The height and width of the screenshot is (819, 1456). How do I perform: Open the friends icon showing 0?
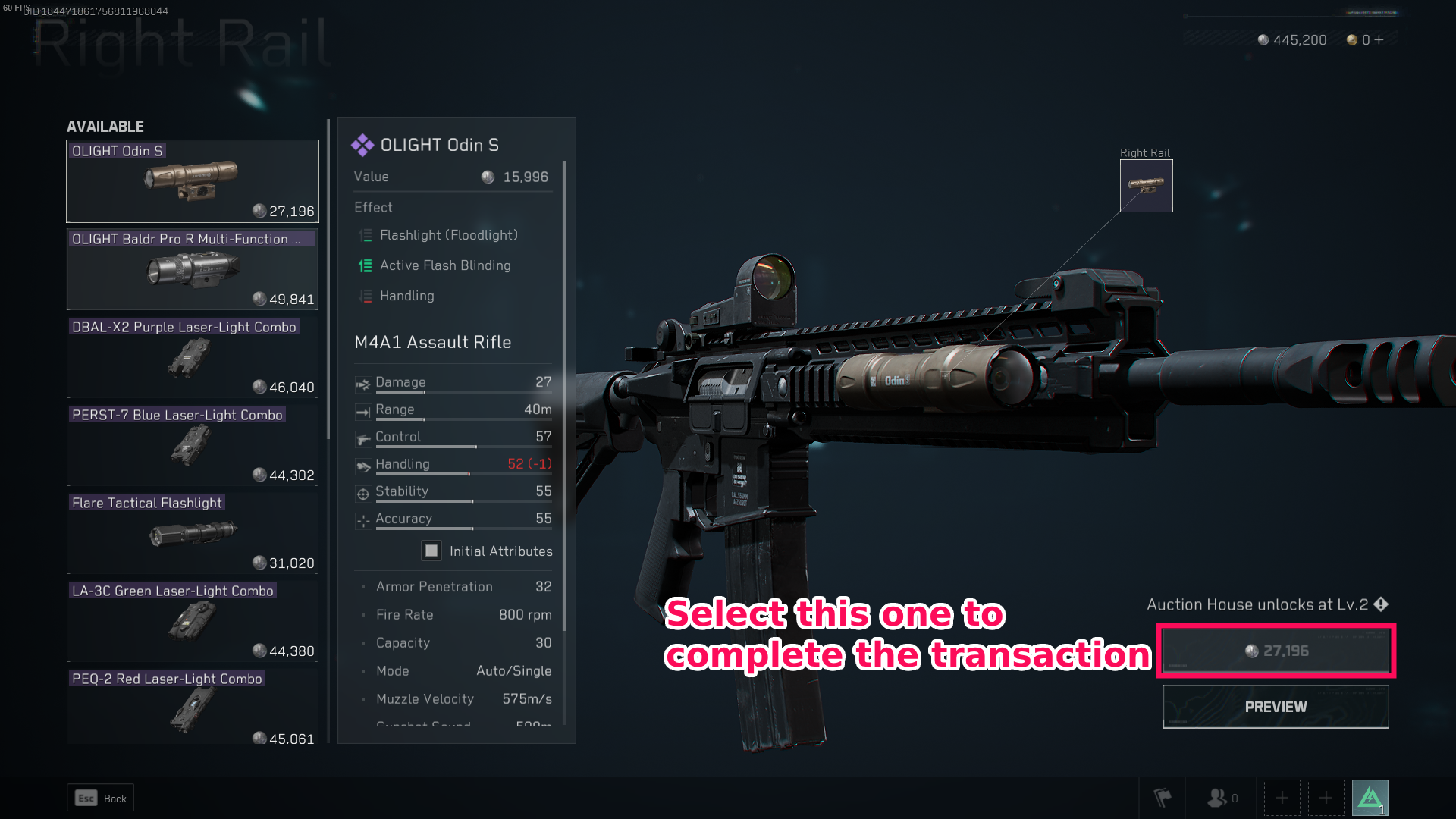pos(1219,798)
